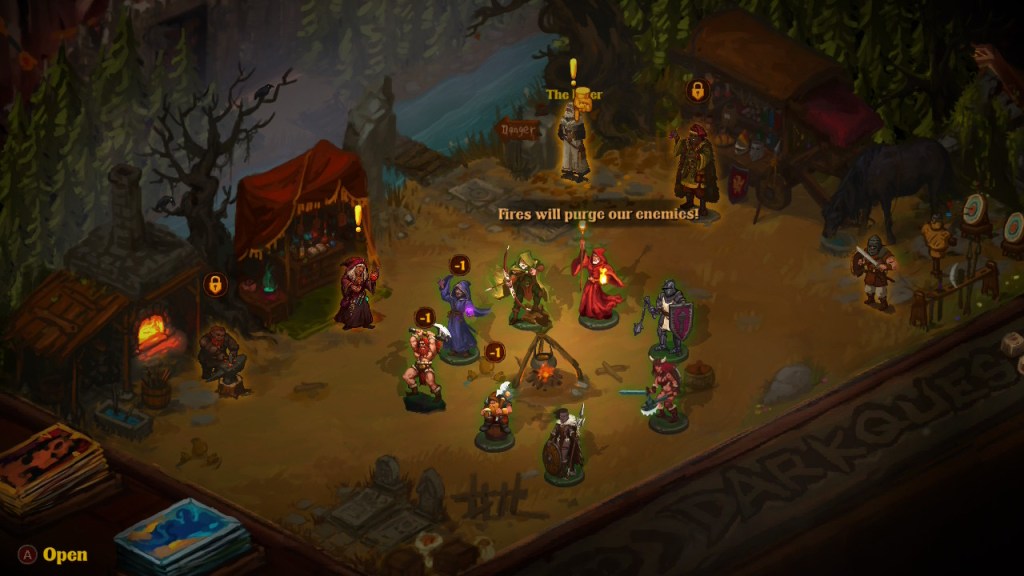Screen dimensions: 1024x576
Task: Open the quest marker above the white-robed figure
Action: 573,70
